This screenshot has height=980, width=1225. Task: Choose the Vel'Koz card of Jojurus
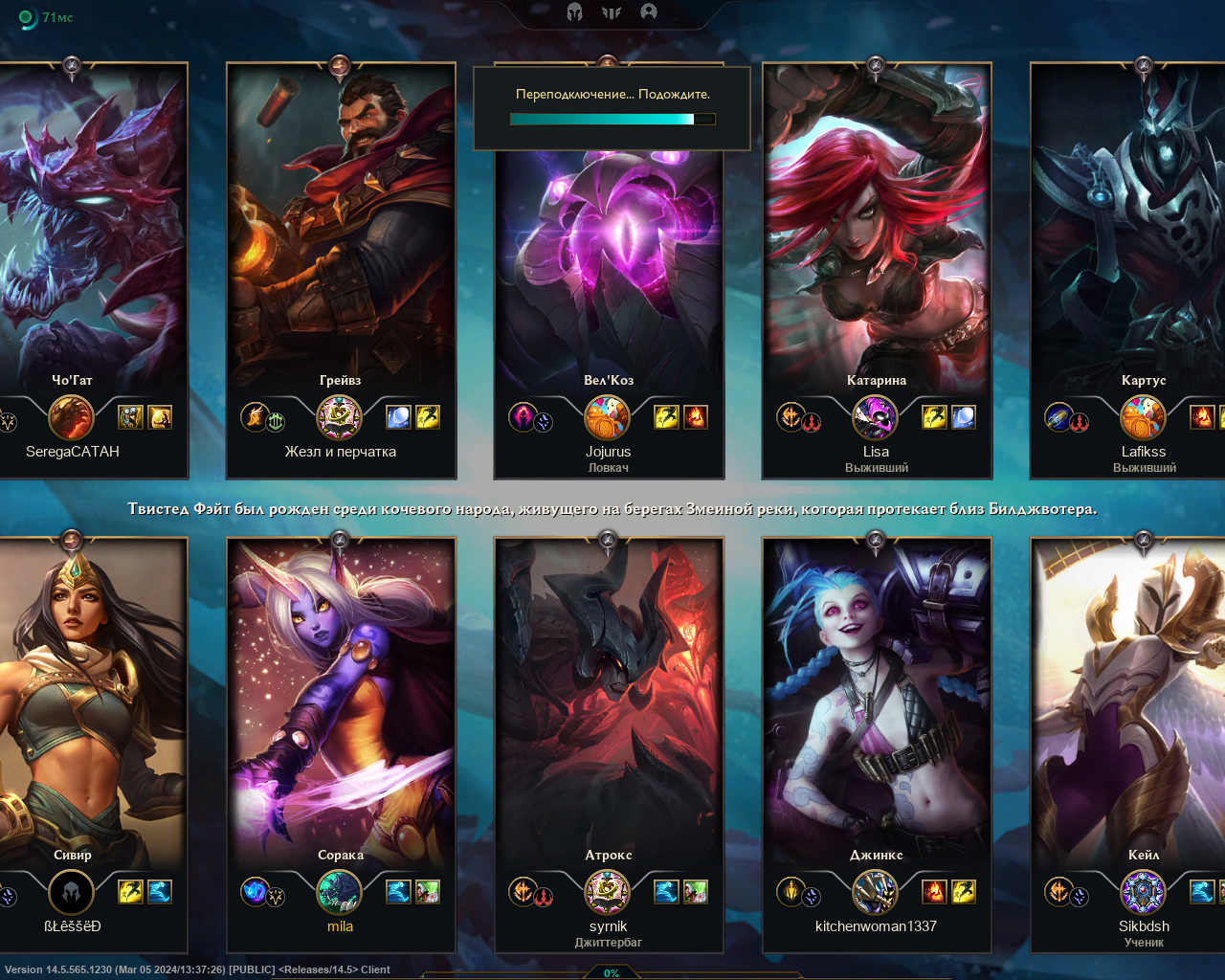(x=609, y=268)
